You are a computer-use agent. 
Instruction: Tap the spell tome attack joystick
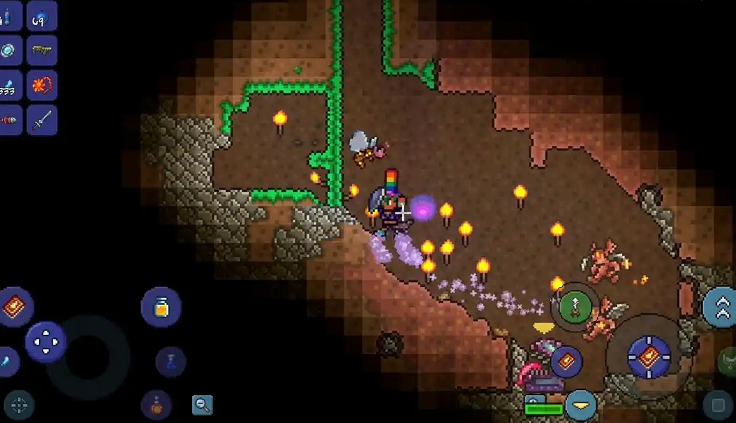click(649, 356)
